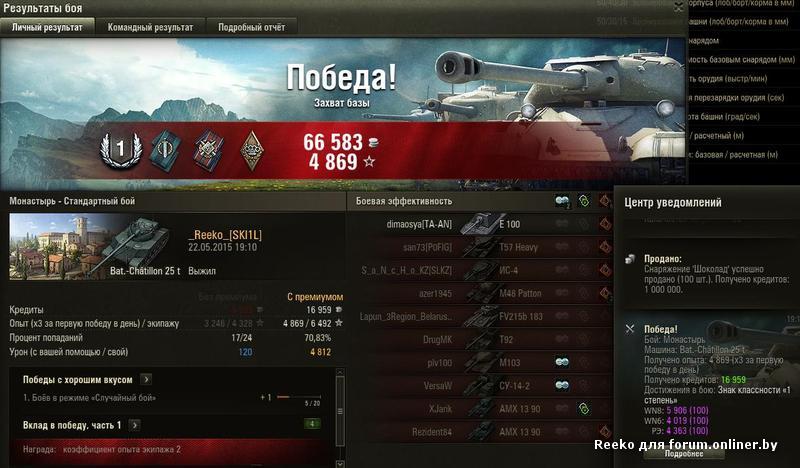Select the piv100 M103 row
This screenshot has height=468, width=800.
(x=480, y=362)
